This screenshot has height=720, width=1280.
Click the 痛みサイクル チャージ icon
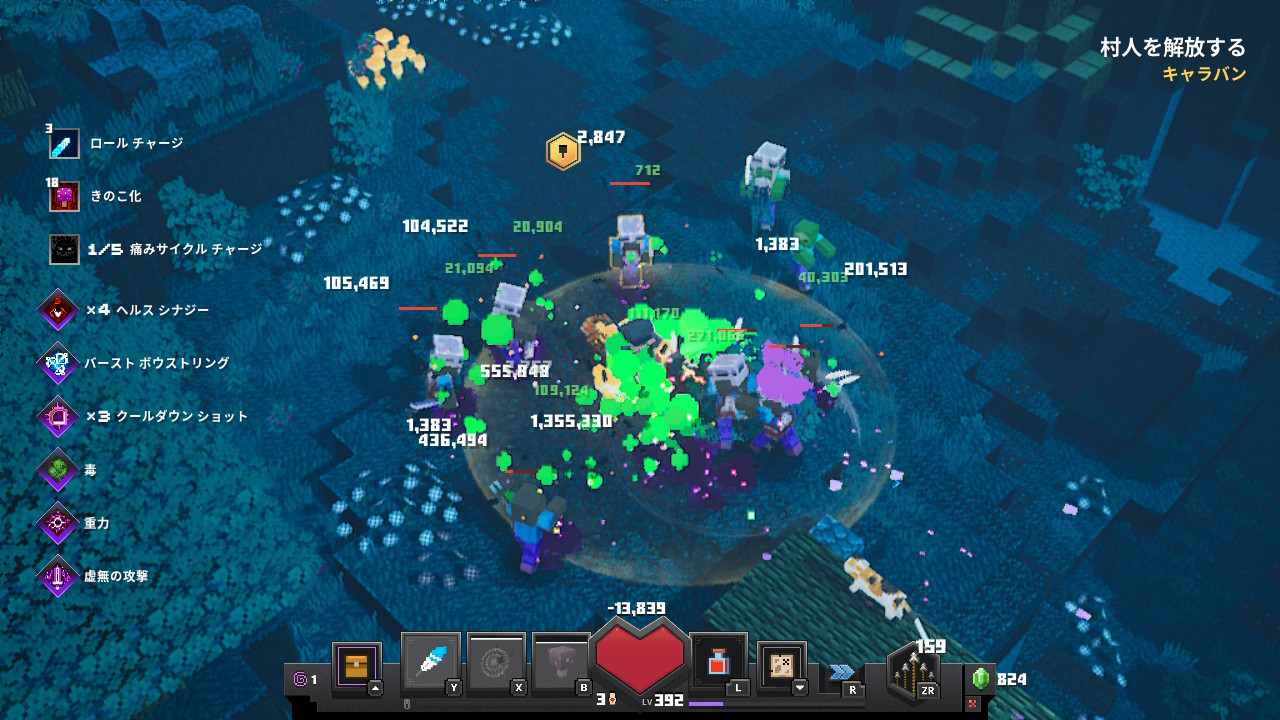click(64, 249)
